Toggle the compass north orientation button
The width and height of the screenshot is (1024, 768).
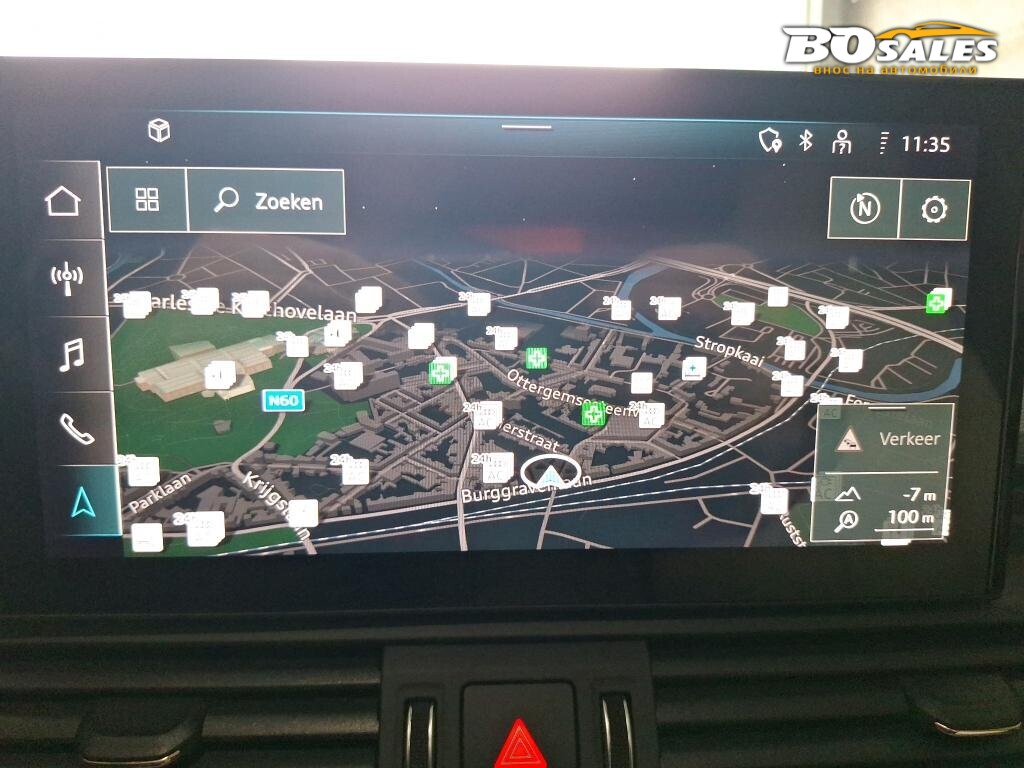tap(864, 209)
